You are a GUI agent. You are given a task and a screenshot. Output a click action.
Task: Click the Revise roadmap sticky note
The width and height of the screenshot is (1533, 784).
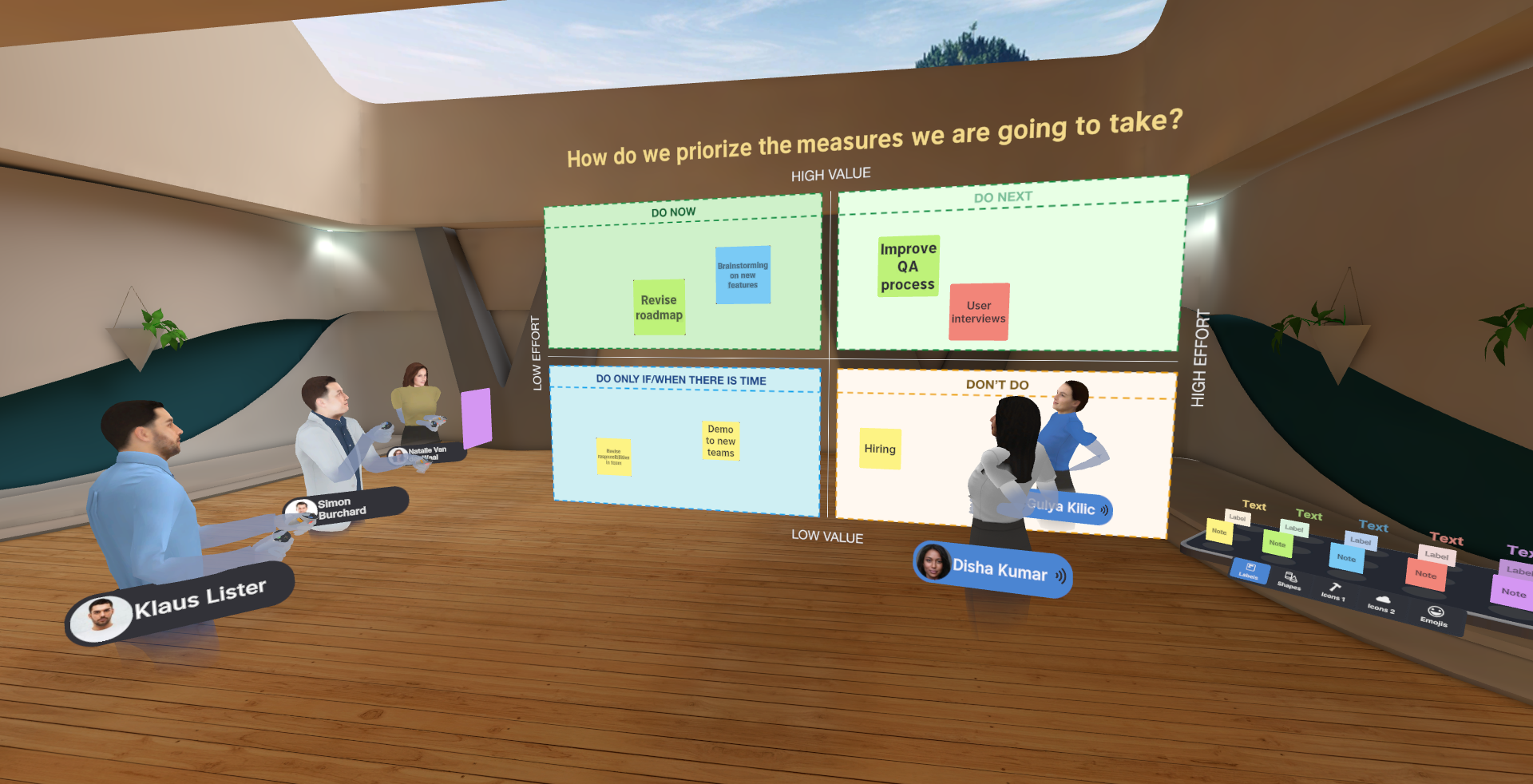(660, 307)
